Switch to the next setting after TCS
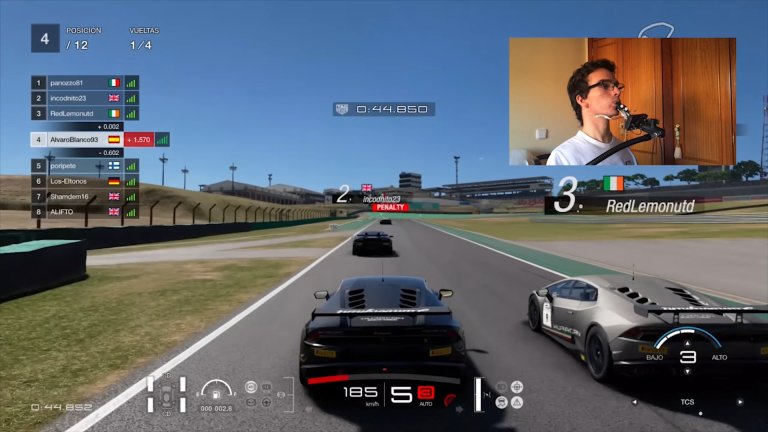Viewport: 768px width, 432px height. click(x=739, y=402)
